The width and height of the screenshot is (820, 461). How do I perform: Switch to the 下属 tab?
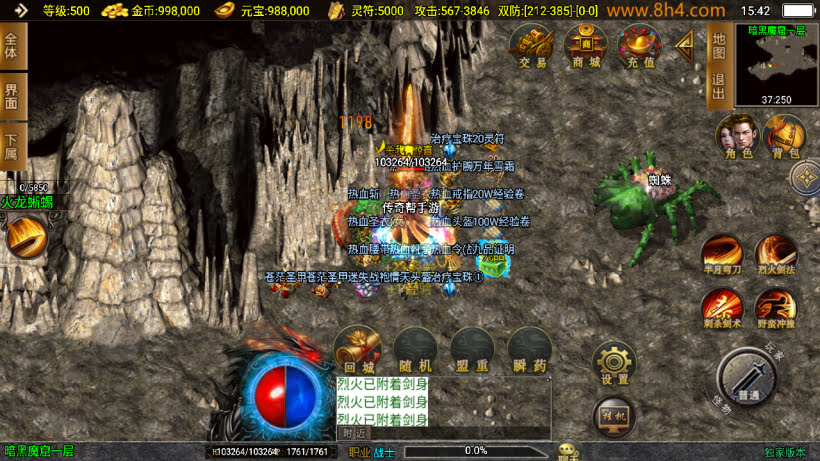click(x=12, y=146)
